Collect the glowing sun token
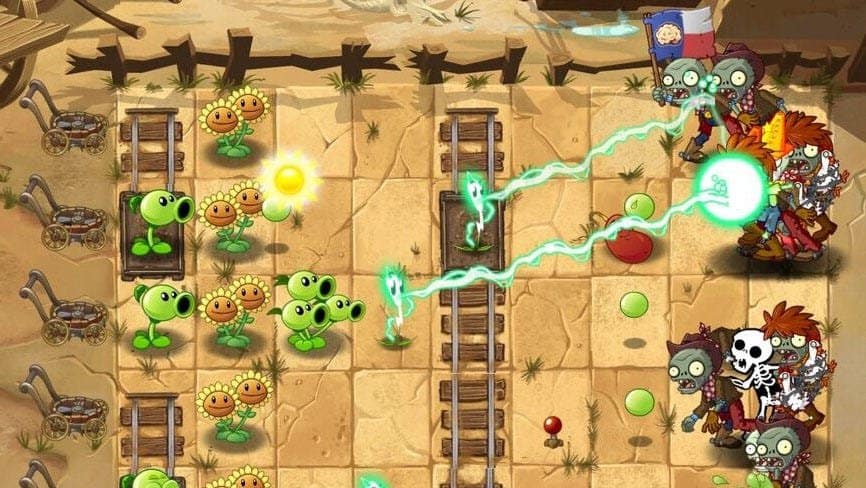The width and height of the screenshot is (866, 488). tap(289, 180)
